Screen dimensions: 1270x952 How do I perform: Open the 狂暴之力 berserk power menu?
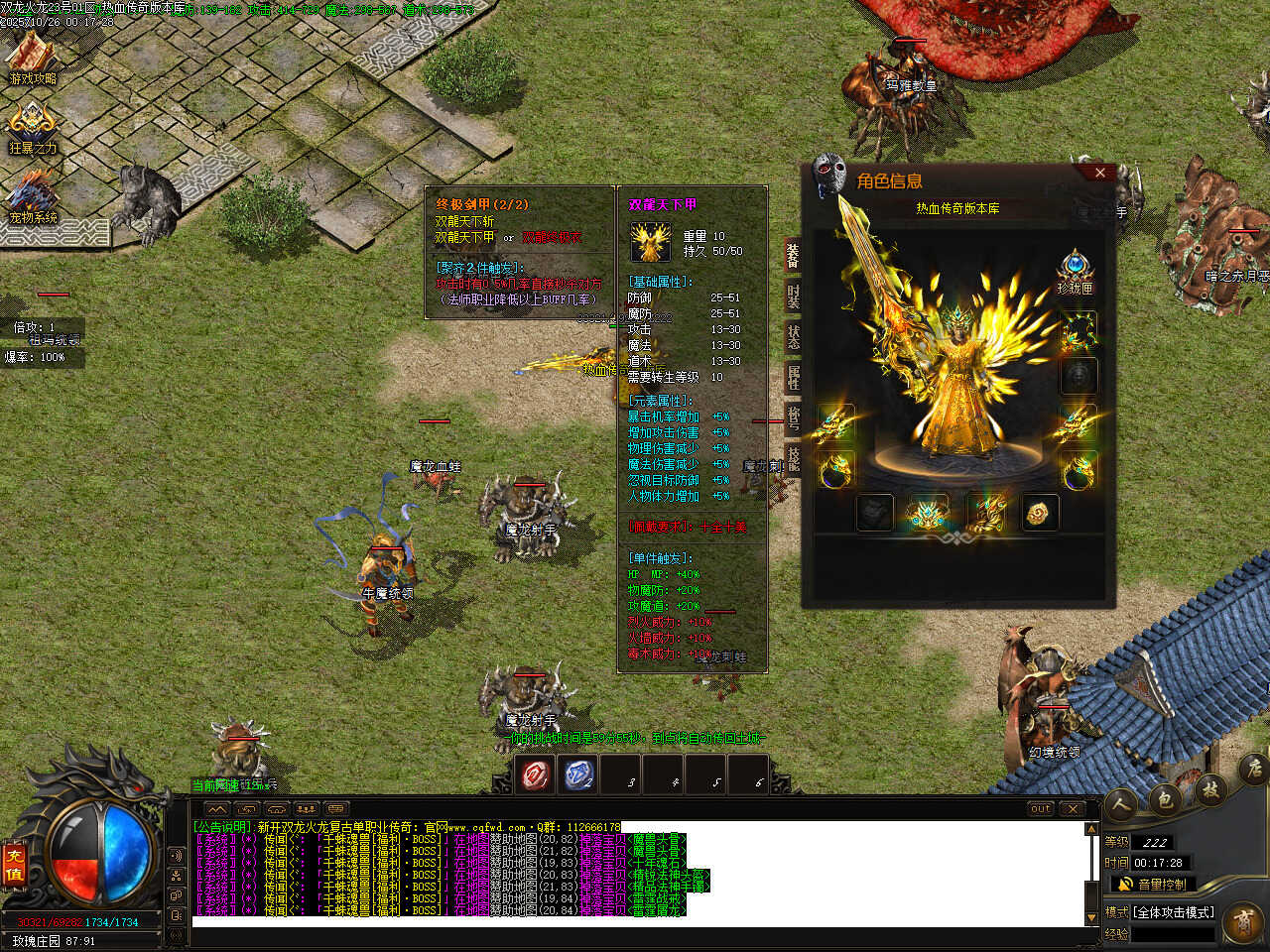pos(33,129)
